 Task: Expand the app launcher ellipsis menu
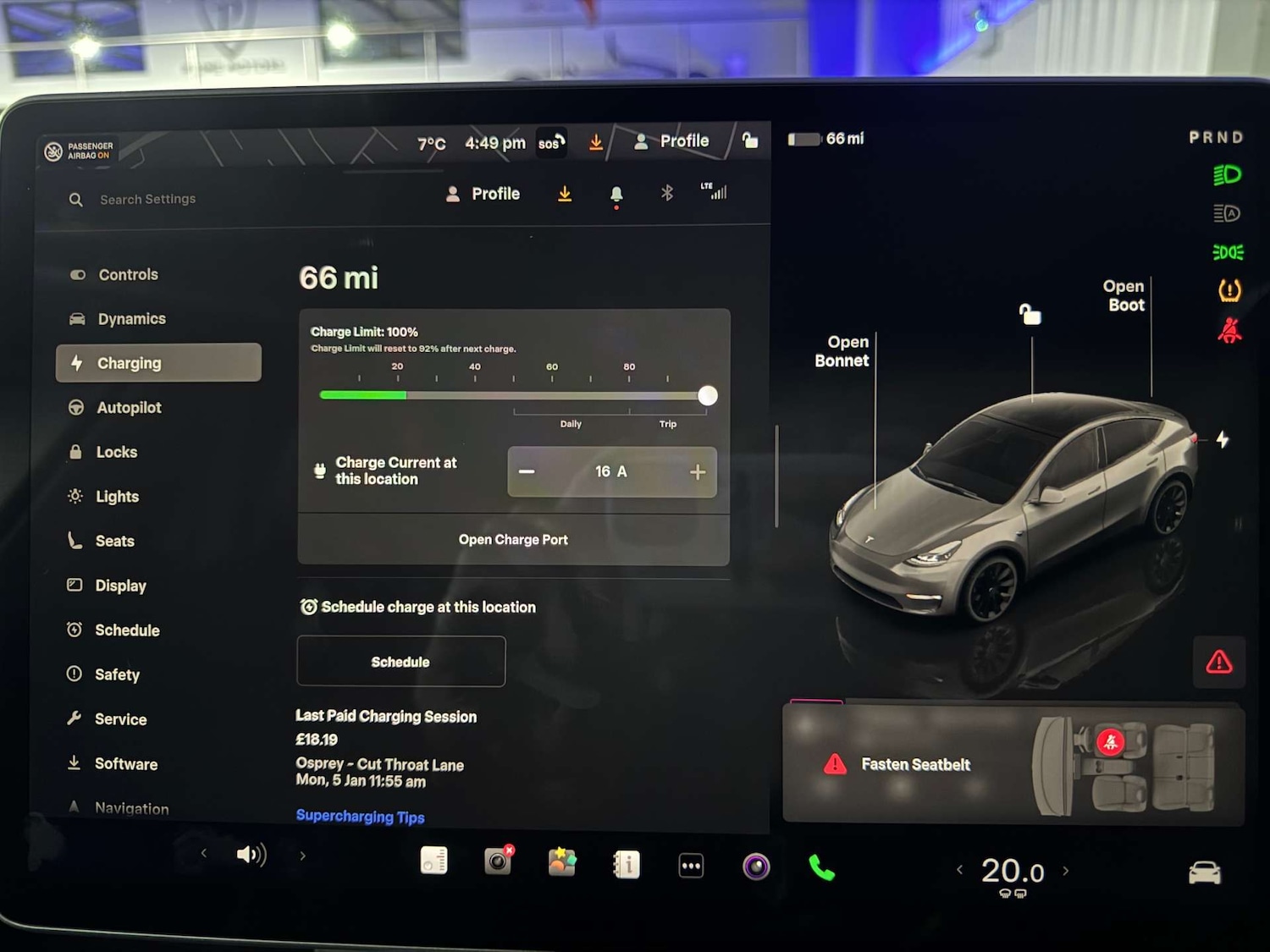point(690,863)
